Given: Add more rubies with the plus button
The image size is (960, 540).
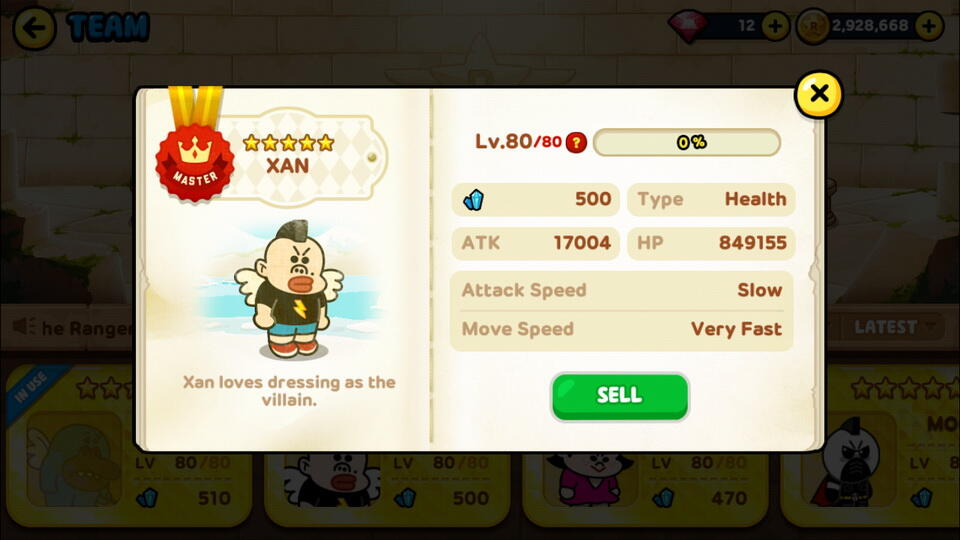Looking at the screenshot, I should pyautogui.click(x=775, y=26).
